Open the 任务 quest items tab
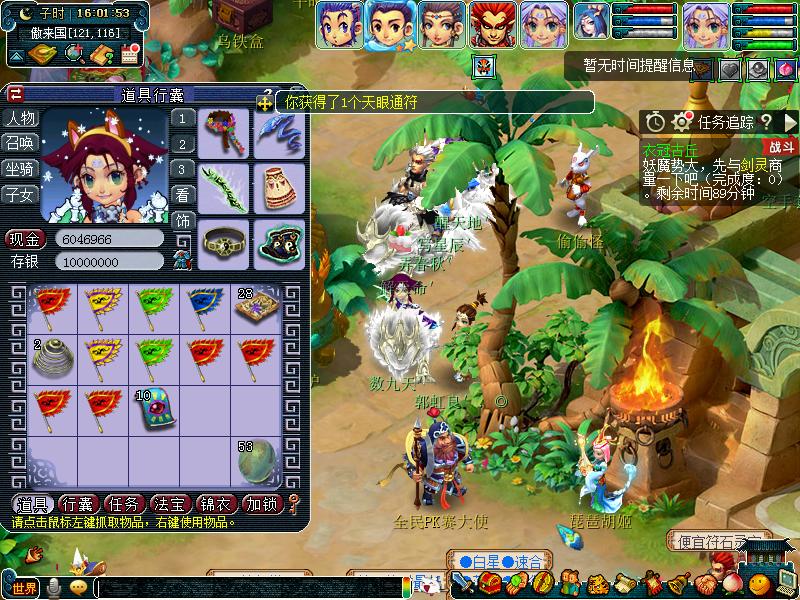This screenshot has width=800, height=600. tap(124, 504)
